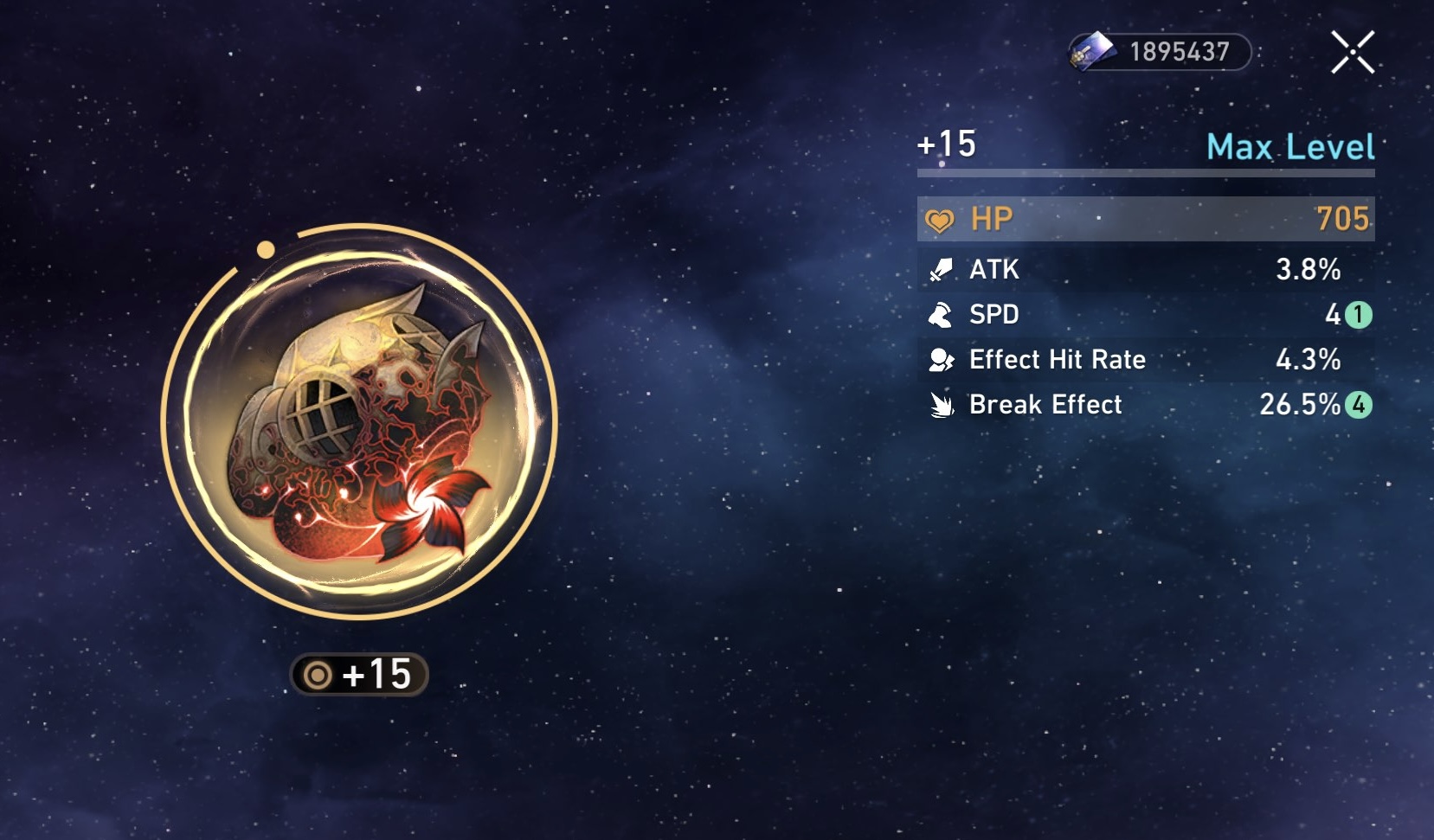
Task: Select the Effect Hit Rate stat icon
Action: click(943, 360)
